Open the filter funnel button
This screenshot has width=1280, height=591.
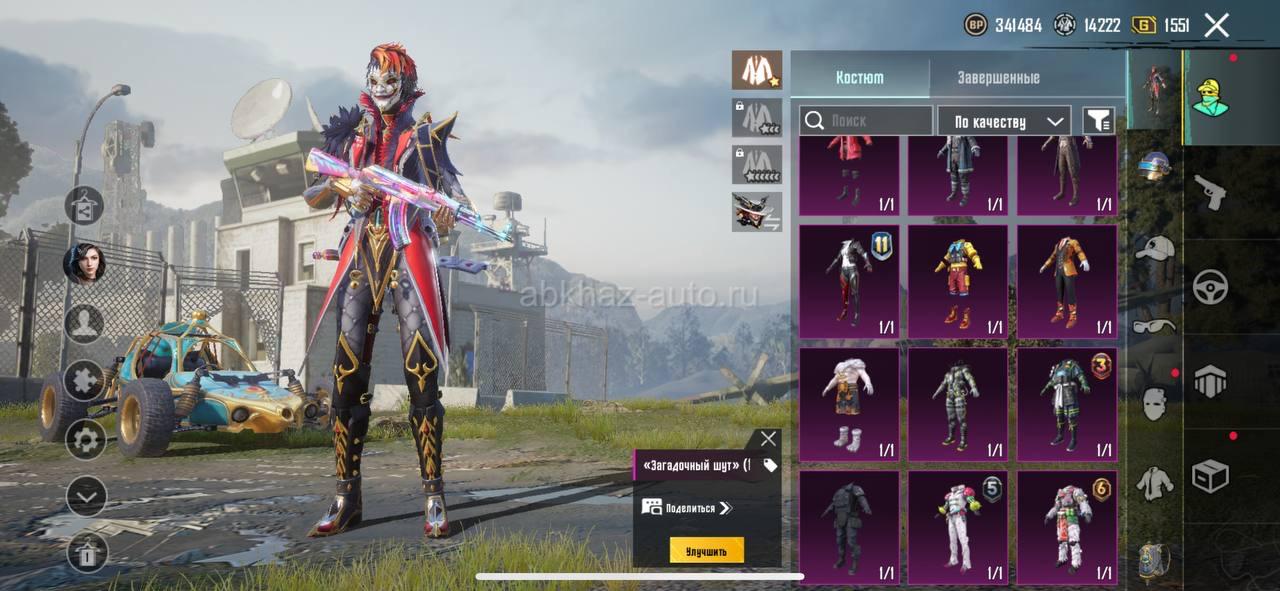pyautogui.click(x=1098, y=121)
